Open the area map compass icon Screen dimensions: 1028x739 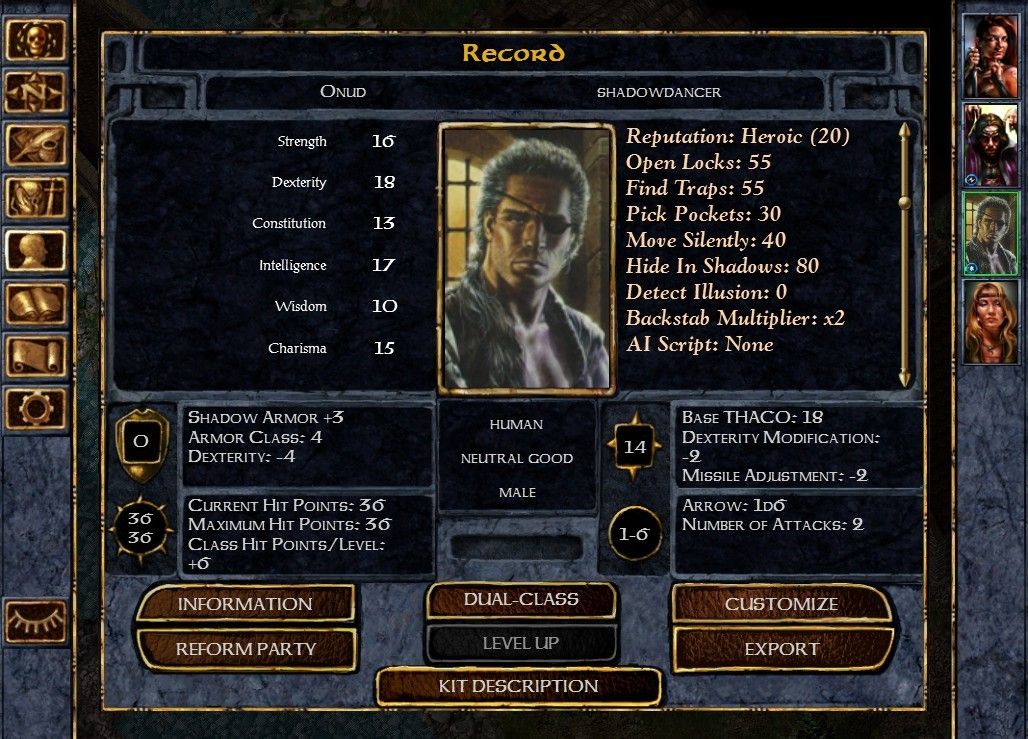pyautogui.click(x=36, y=93)
